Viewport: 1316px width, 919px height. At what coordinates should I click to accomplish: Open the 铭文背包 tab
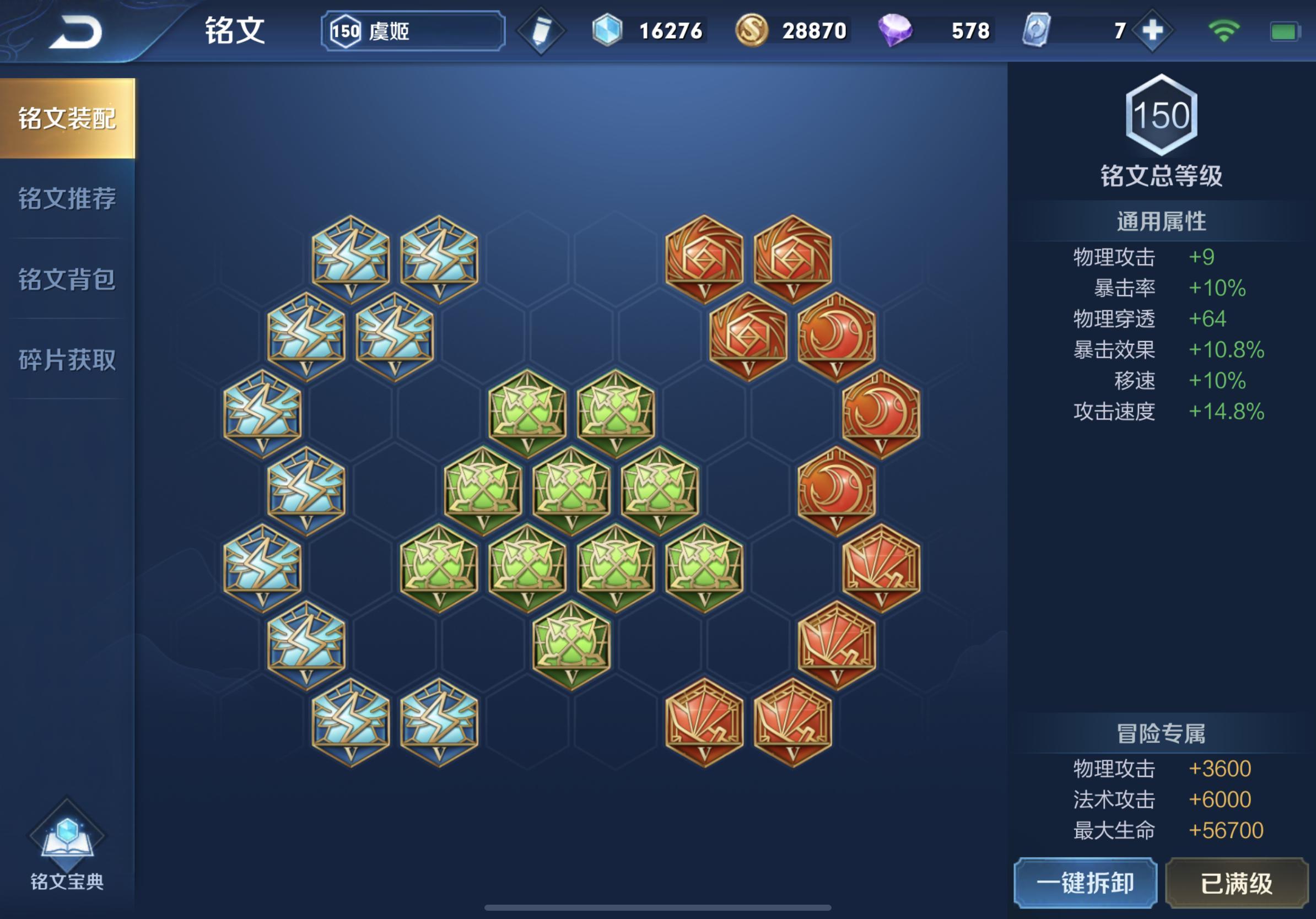[68, 279]
